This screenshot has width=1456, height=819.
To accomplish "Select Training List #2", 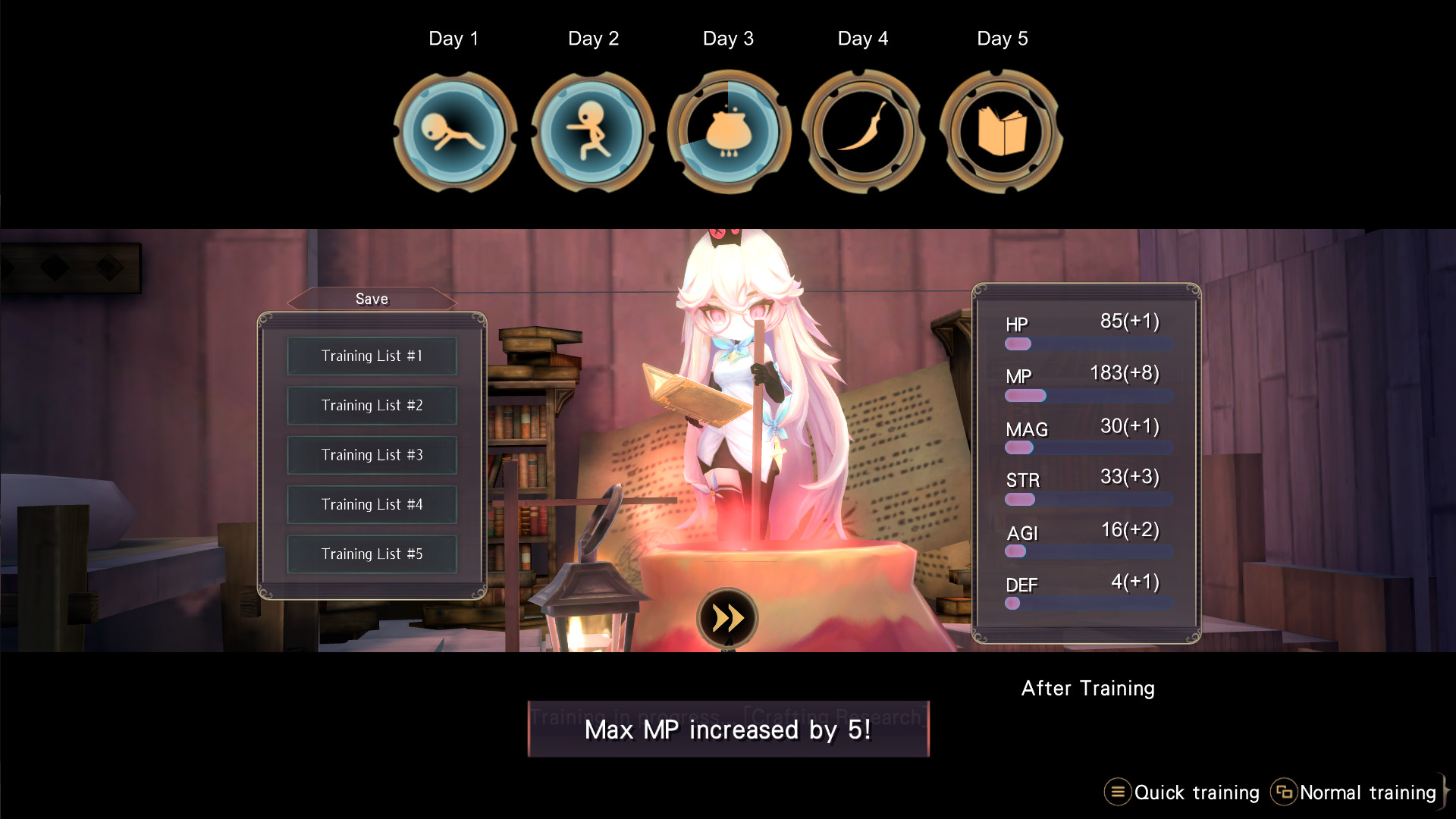I will pos(372,405).
